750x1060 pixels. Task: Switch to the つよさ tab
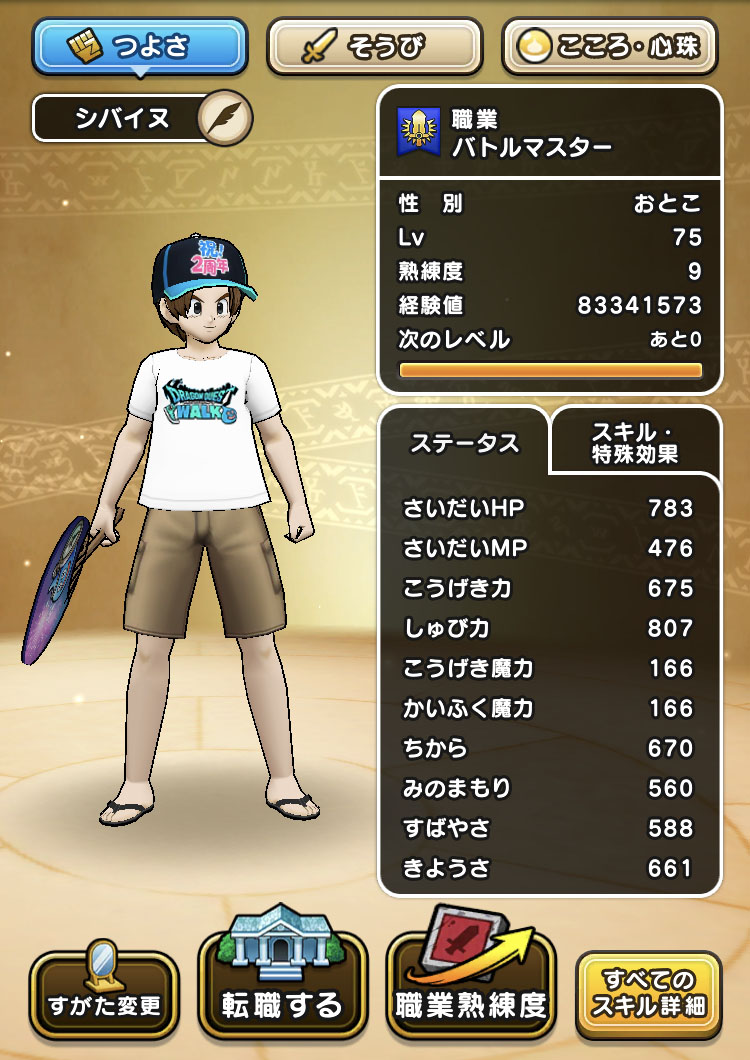click(139, 45)
